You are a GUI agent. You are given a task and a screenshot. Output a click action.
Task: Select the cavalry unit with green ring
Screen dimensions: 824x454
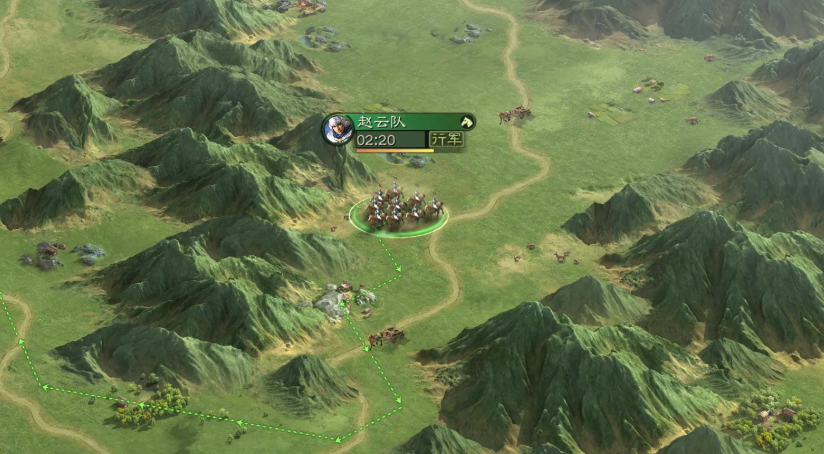(400, 210)
